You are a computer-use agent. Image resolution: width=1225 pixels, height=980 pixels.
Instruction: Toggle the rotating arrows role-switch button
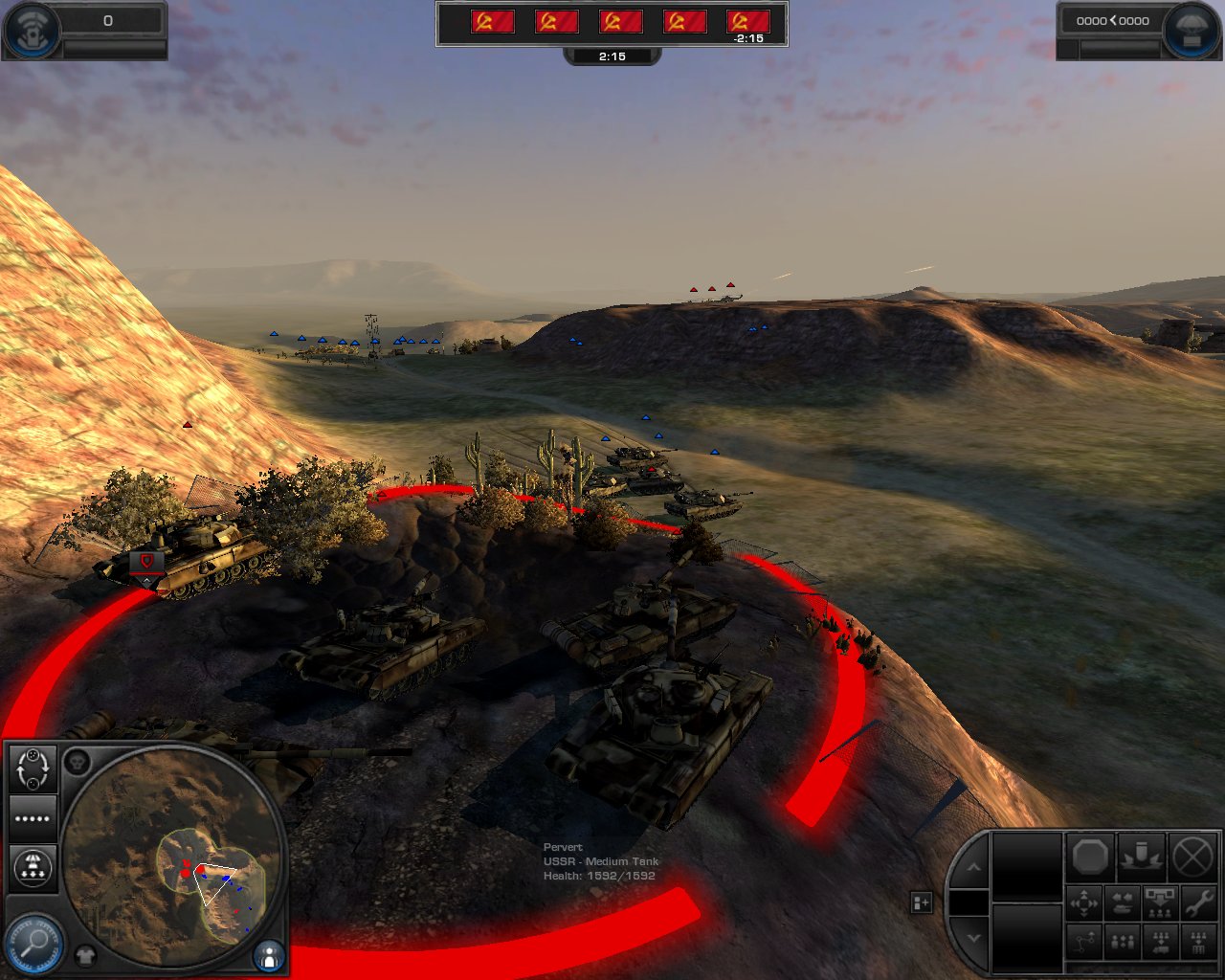coord(33,768)
